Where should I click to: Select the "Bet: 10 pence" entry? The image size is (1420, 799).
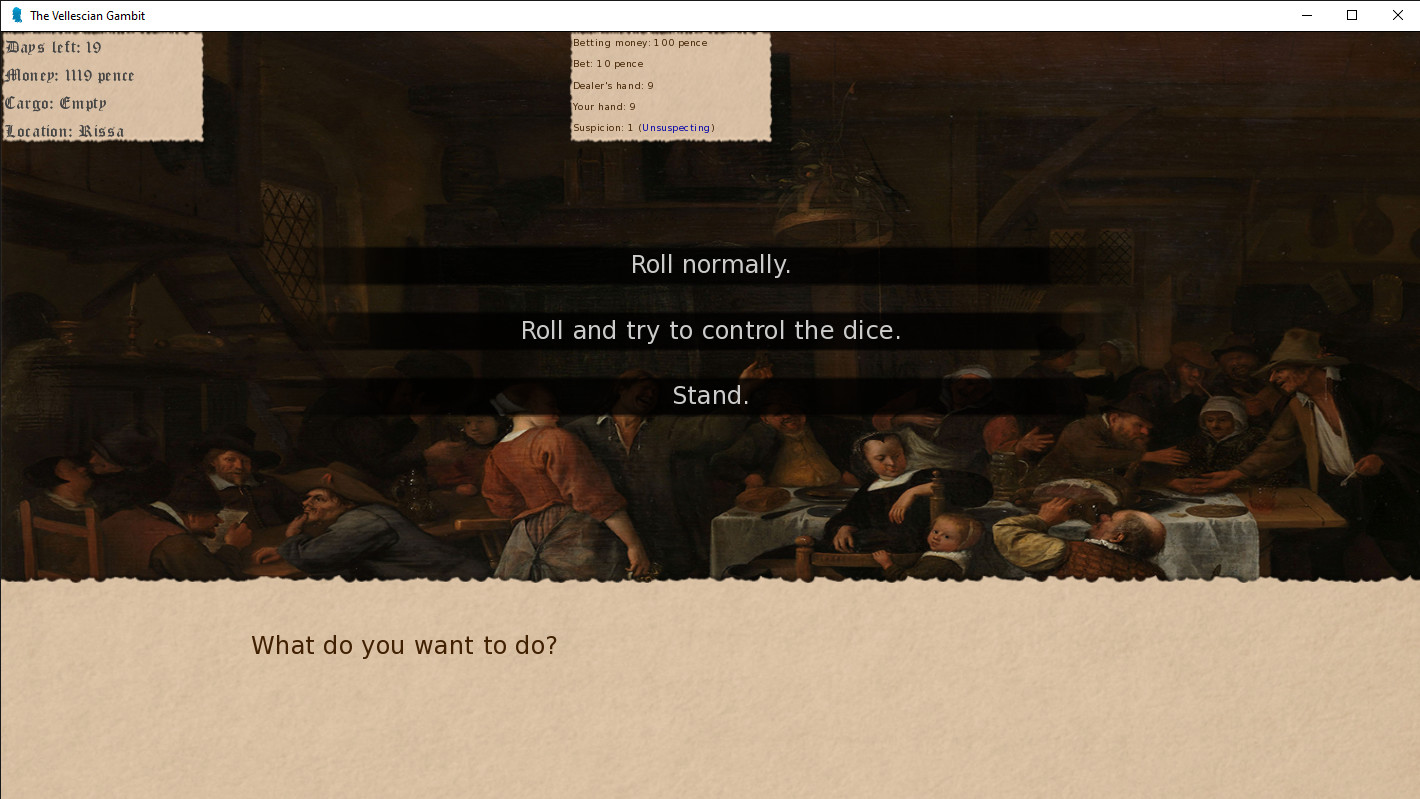608,63
